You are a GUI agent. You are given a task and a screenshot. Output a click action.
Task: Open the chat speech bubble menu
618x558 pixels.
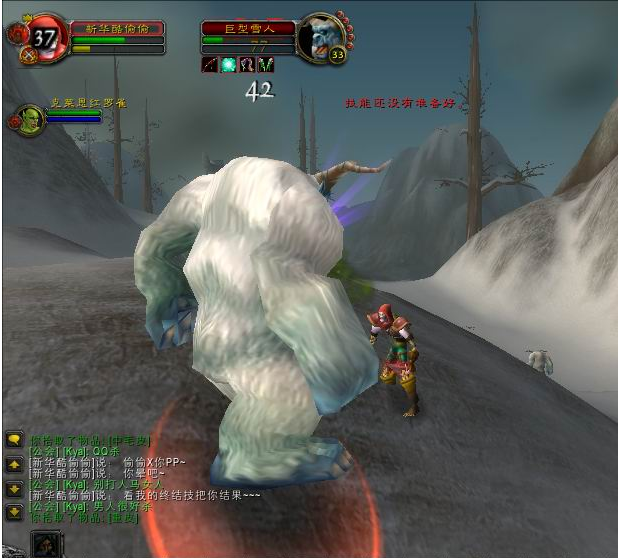point(14,440)
